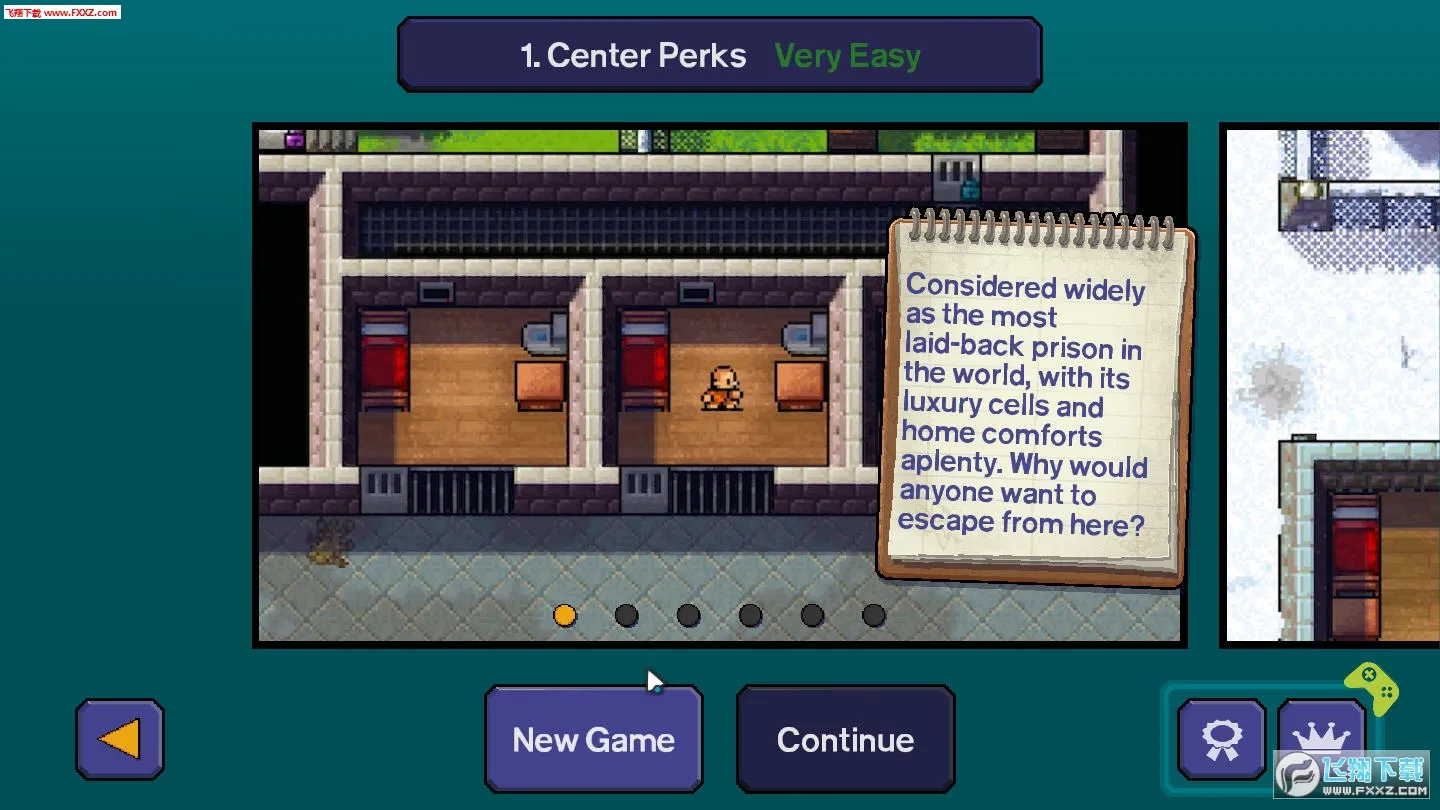
Task: Jump to the last carousel dot
Action: click(x=873, y=616)
